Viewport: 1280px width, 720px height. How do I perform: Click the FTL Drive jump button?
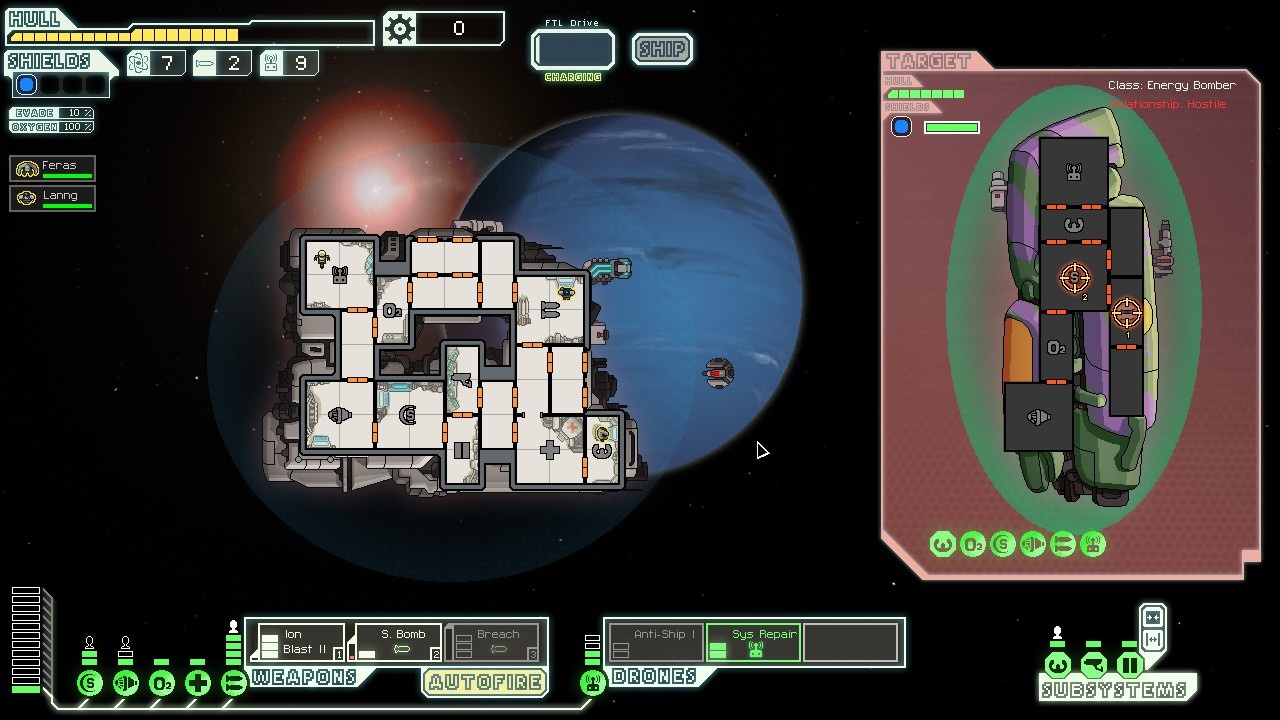click(x=573, y=49)
